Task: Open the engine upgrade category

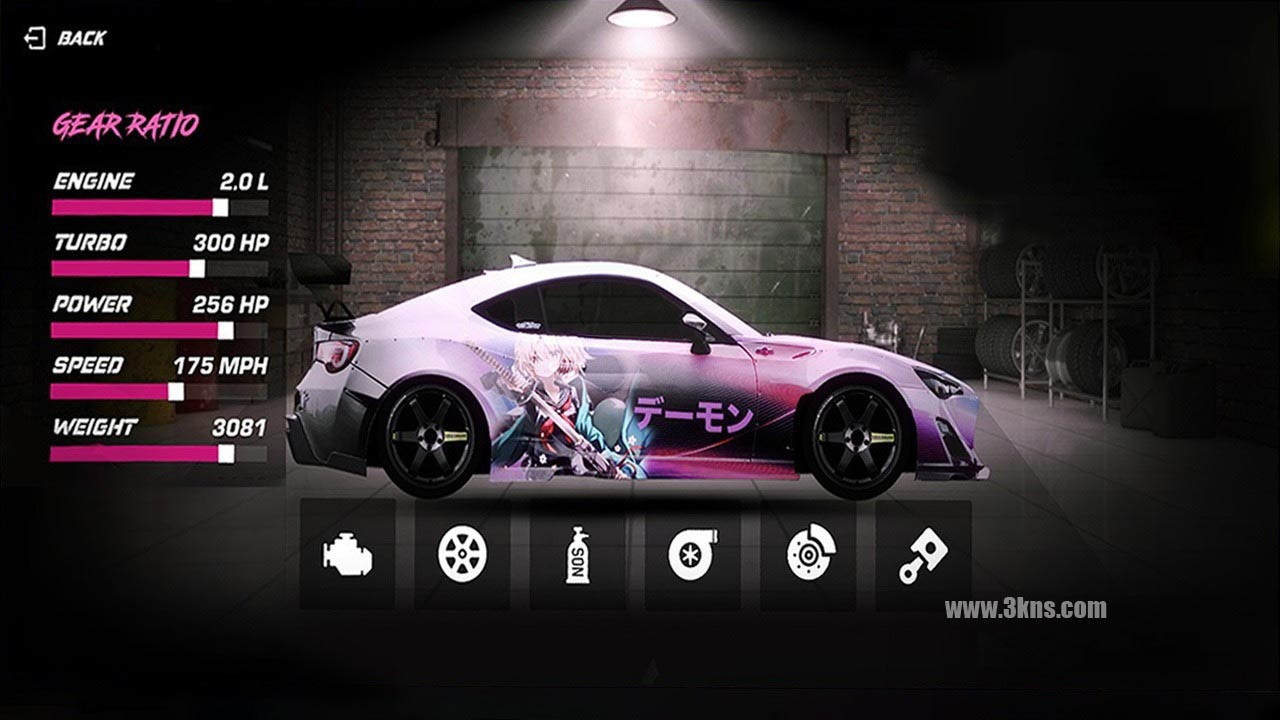Action: pos(347,554)
